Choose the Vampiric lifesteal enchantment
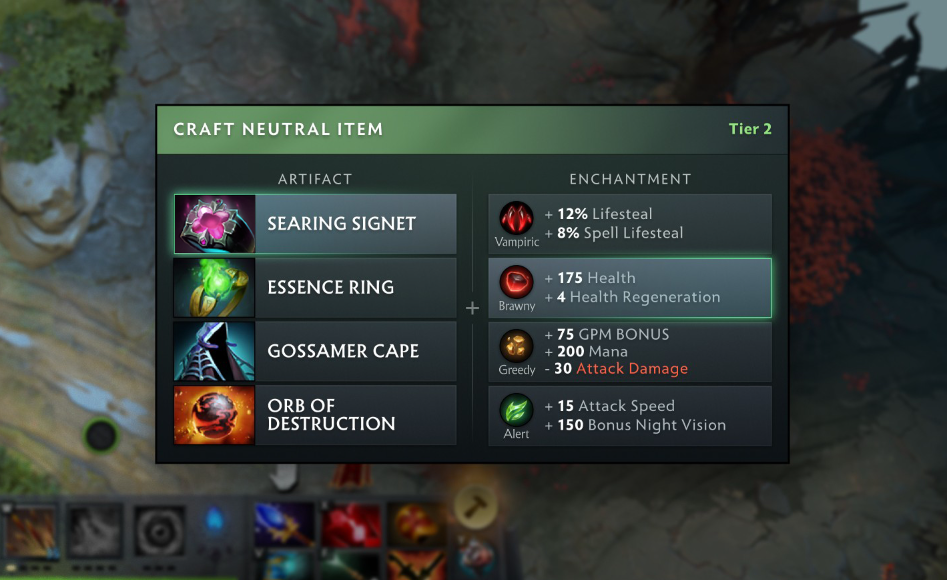The image size is (947, 580). (630, 224)
